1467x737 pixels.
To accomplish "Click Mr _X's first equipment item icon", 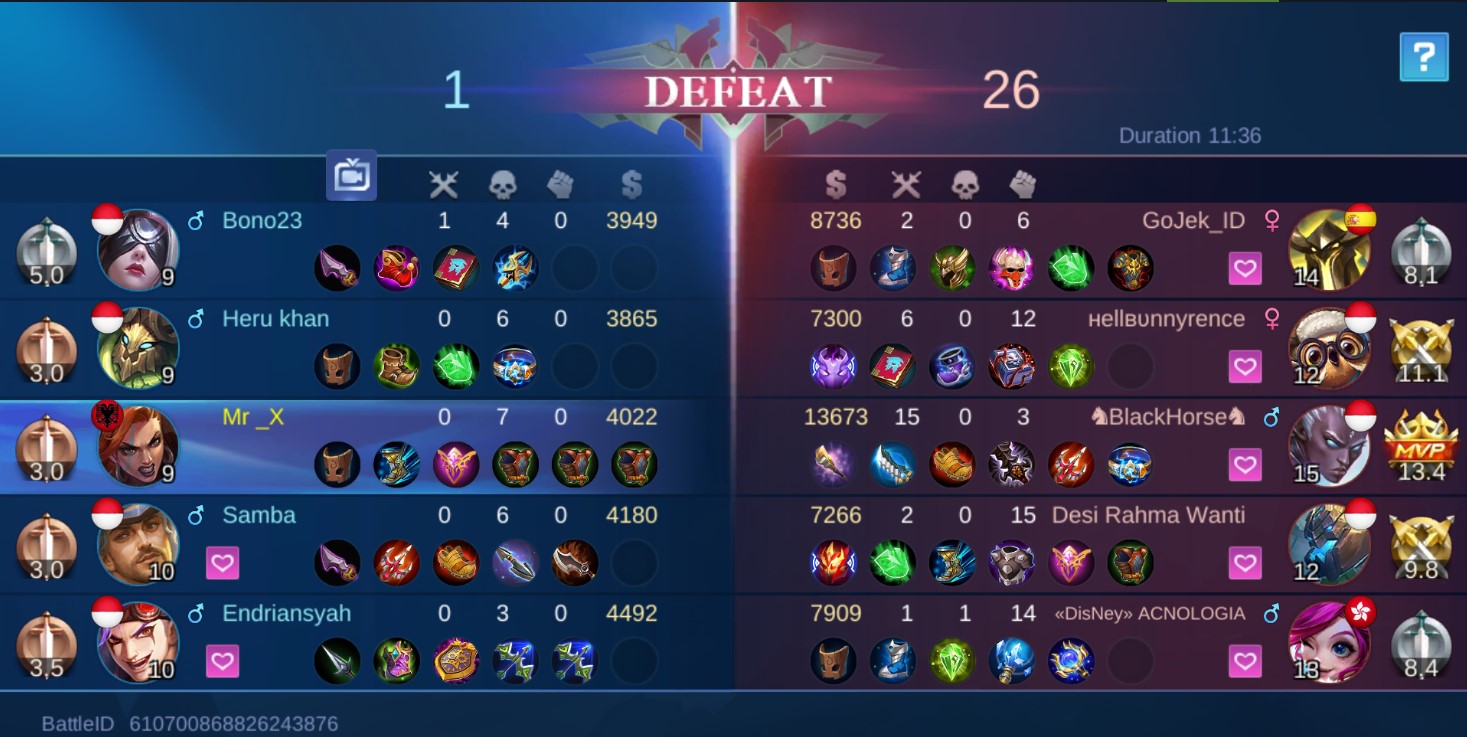I will coord(337,464).
